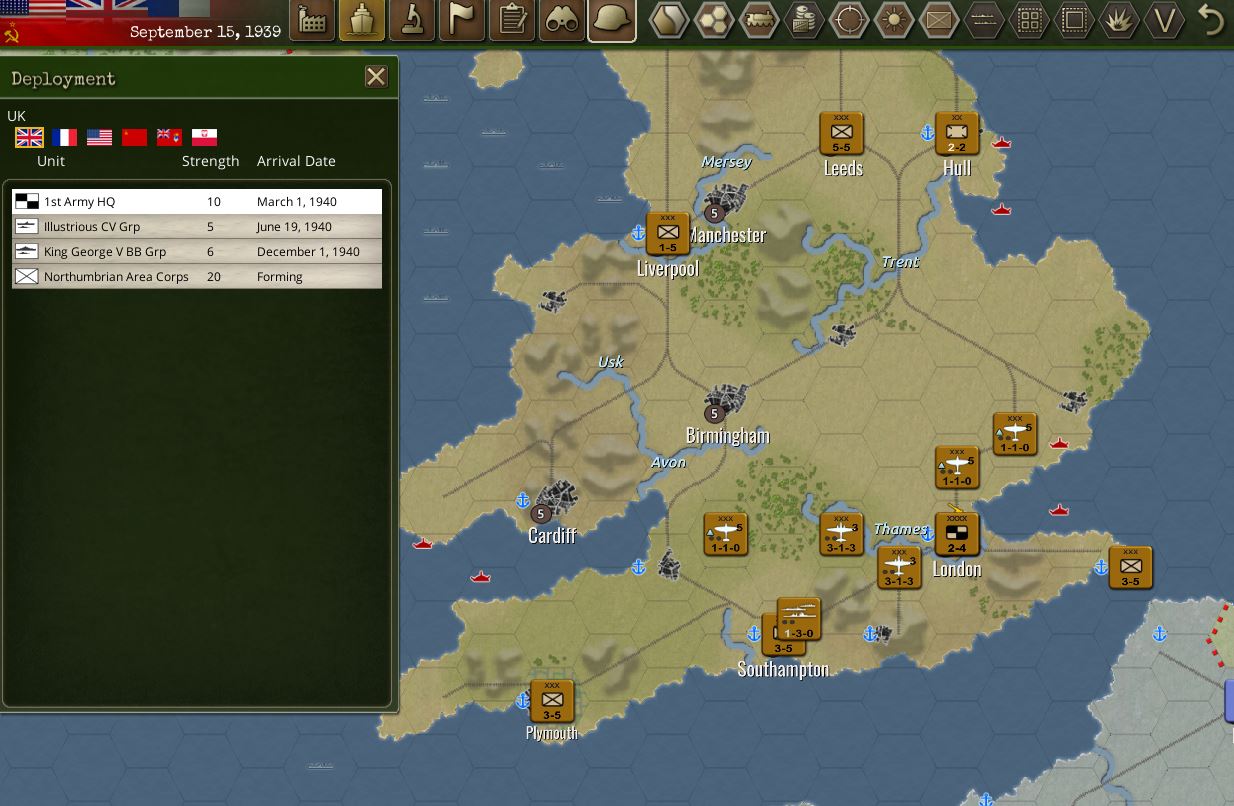Switch deployment list to France flag
This screenshot has width=1234, height=806.
pos(64,137)
